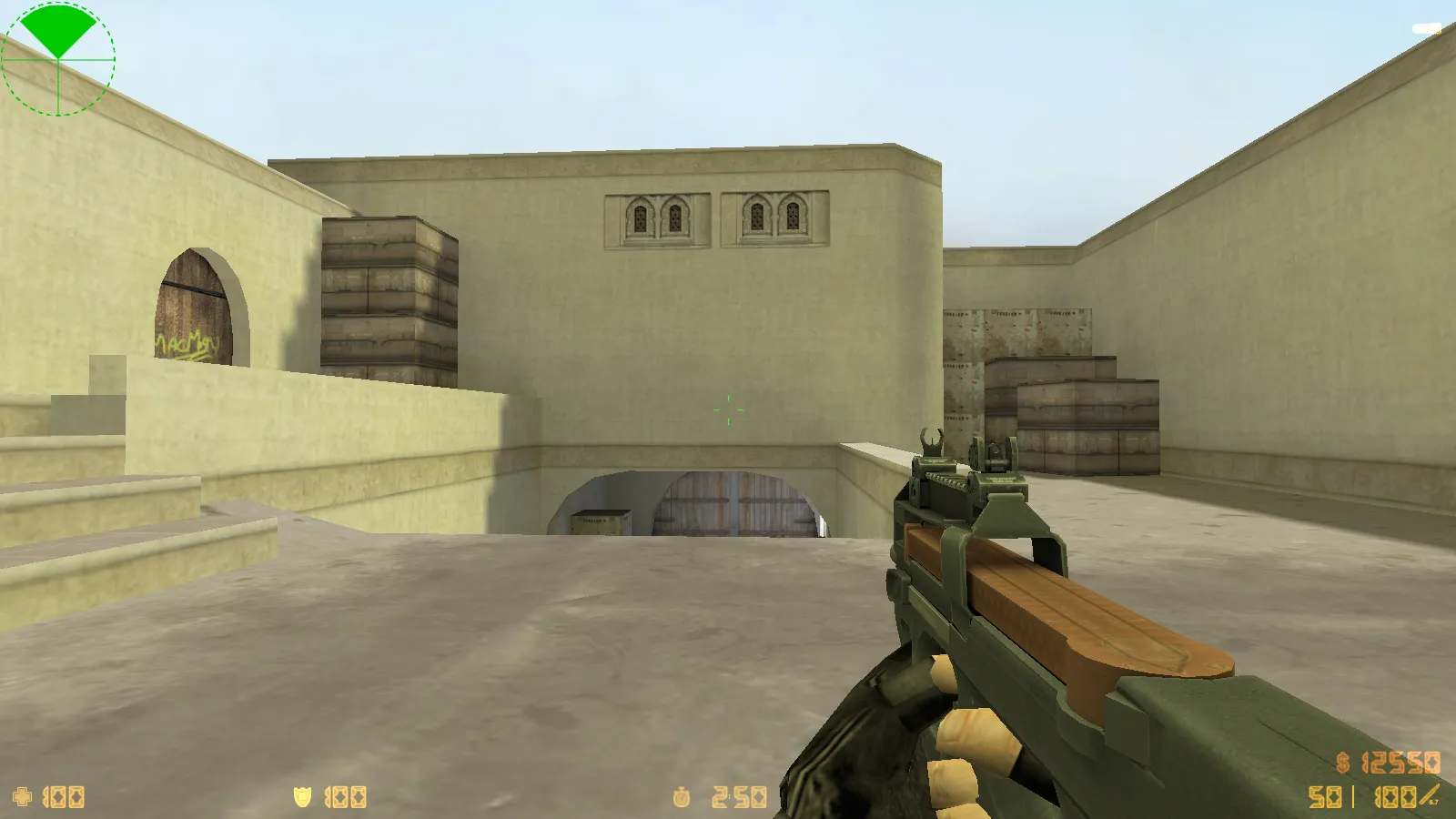Click the small crate inside the tunnel
The width and height of the screenshot is (1456, 819).
click(601, 521)
